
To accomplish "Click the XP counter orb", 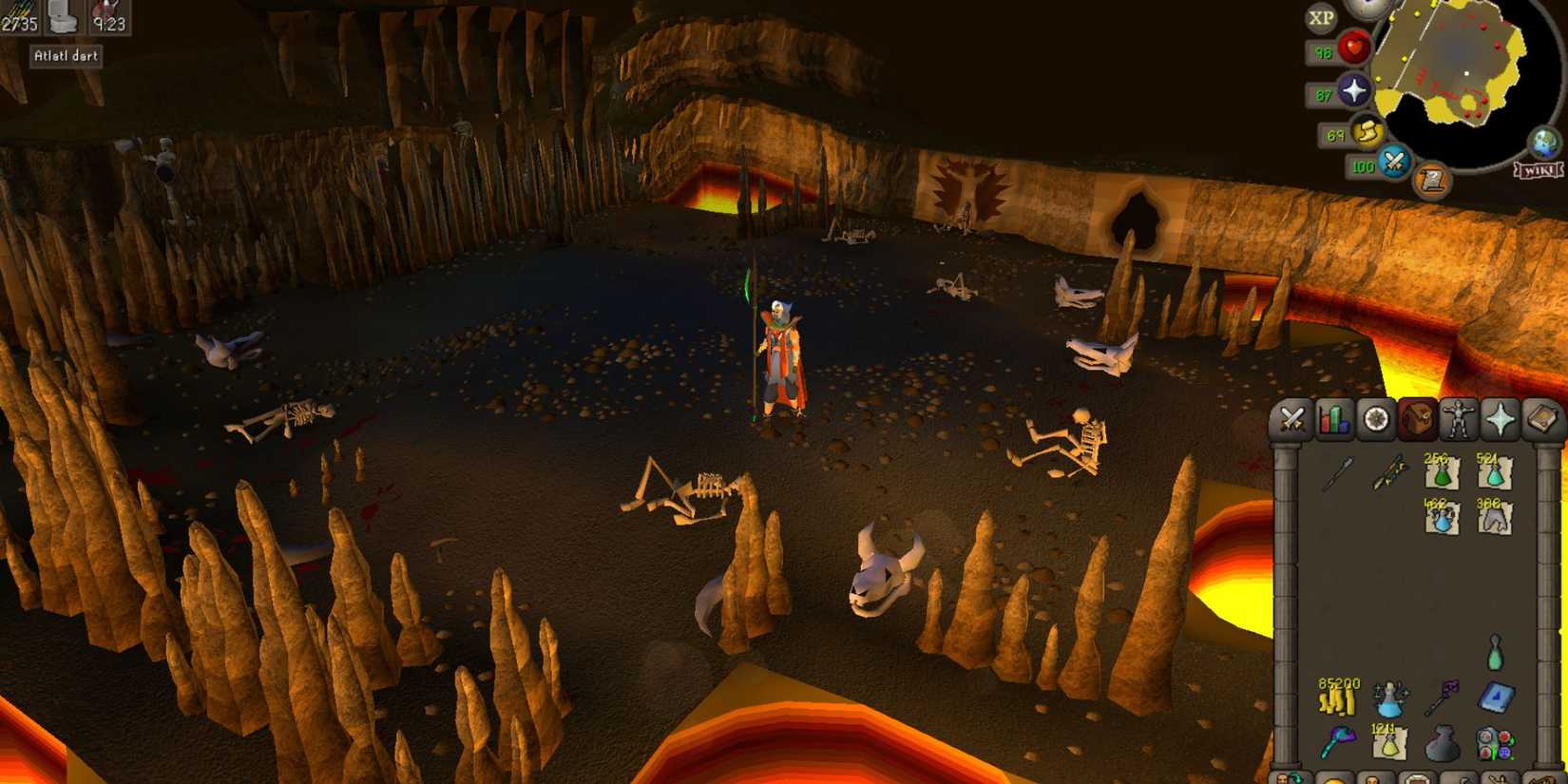I will click(x=1320, y=16).
